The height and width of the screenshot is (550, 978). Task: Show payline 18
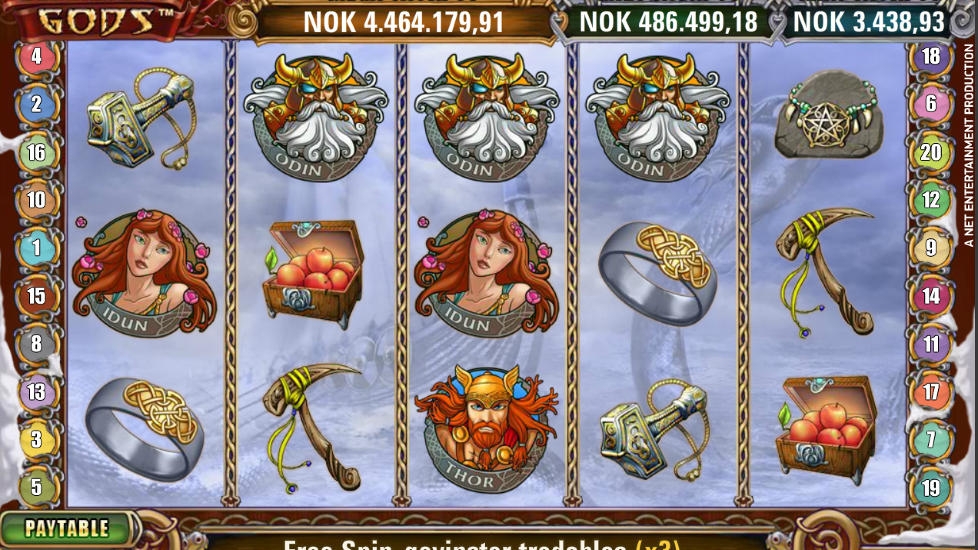pyautogui.click(x=931, y=56)
